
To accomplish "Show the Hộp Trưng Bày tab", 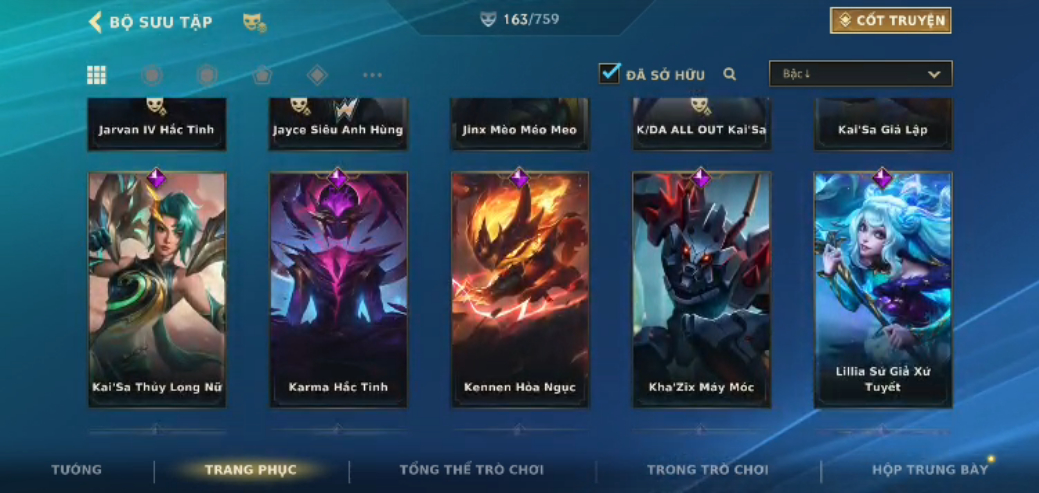I will tap(930, 470).
